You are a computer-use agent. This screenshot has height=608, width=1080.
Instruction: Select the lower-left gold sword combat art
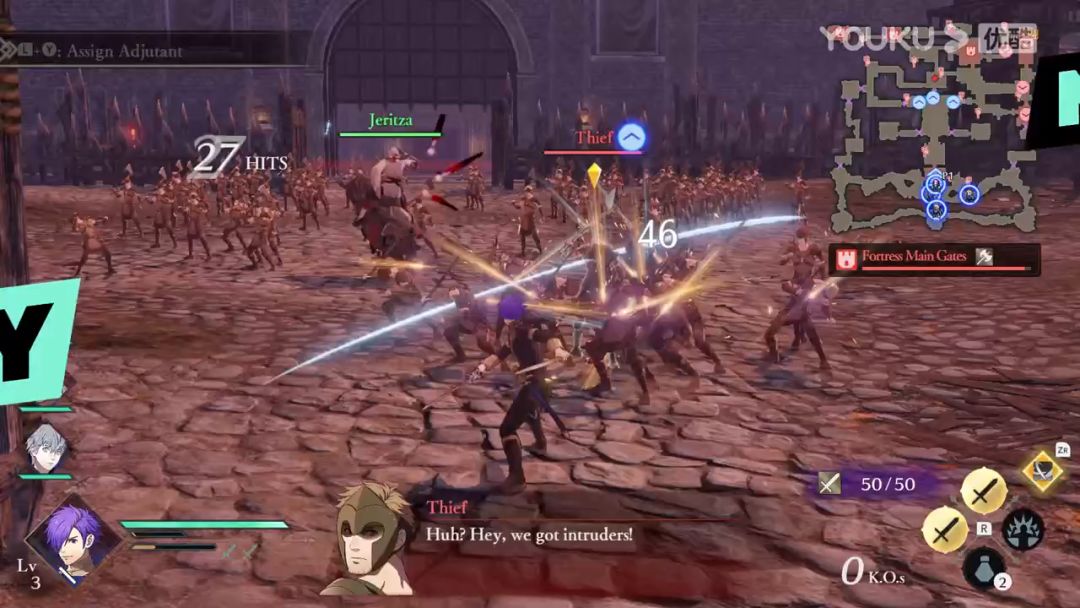[x=944, y=530]
